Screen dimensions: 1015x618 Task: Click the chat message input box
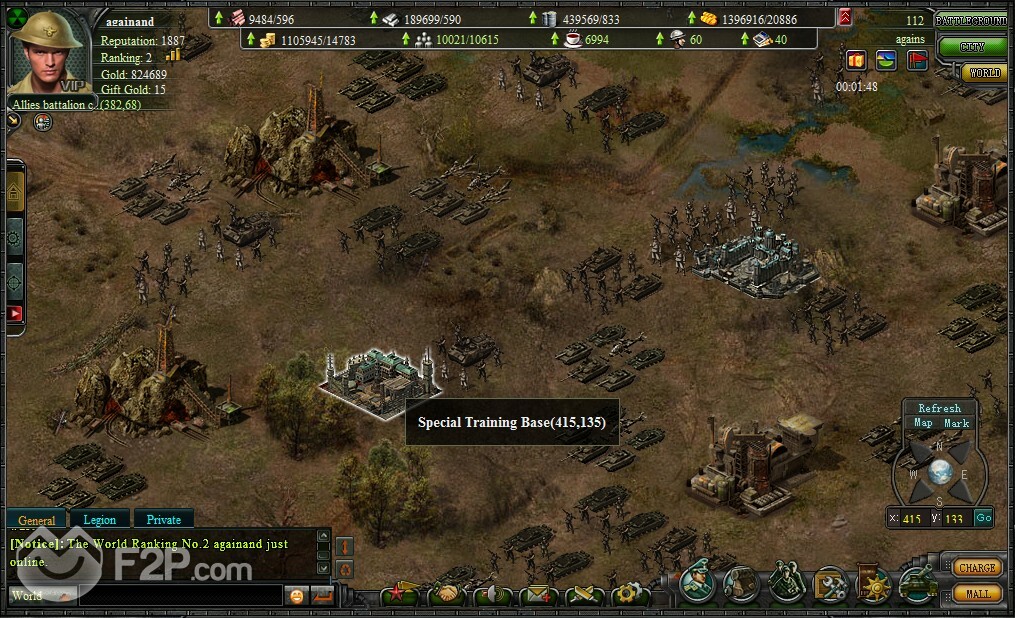180,595
